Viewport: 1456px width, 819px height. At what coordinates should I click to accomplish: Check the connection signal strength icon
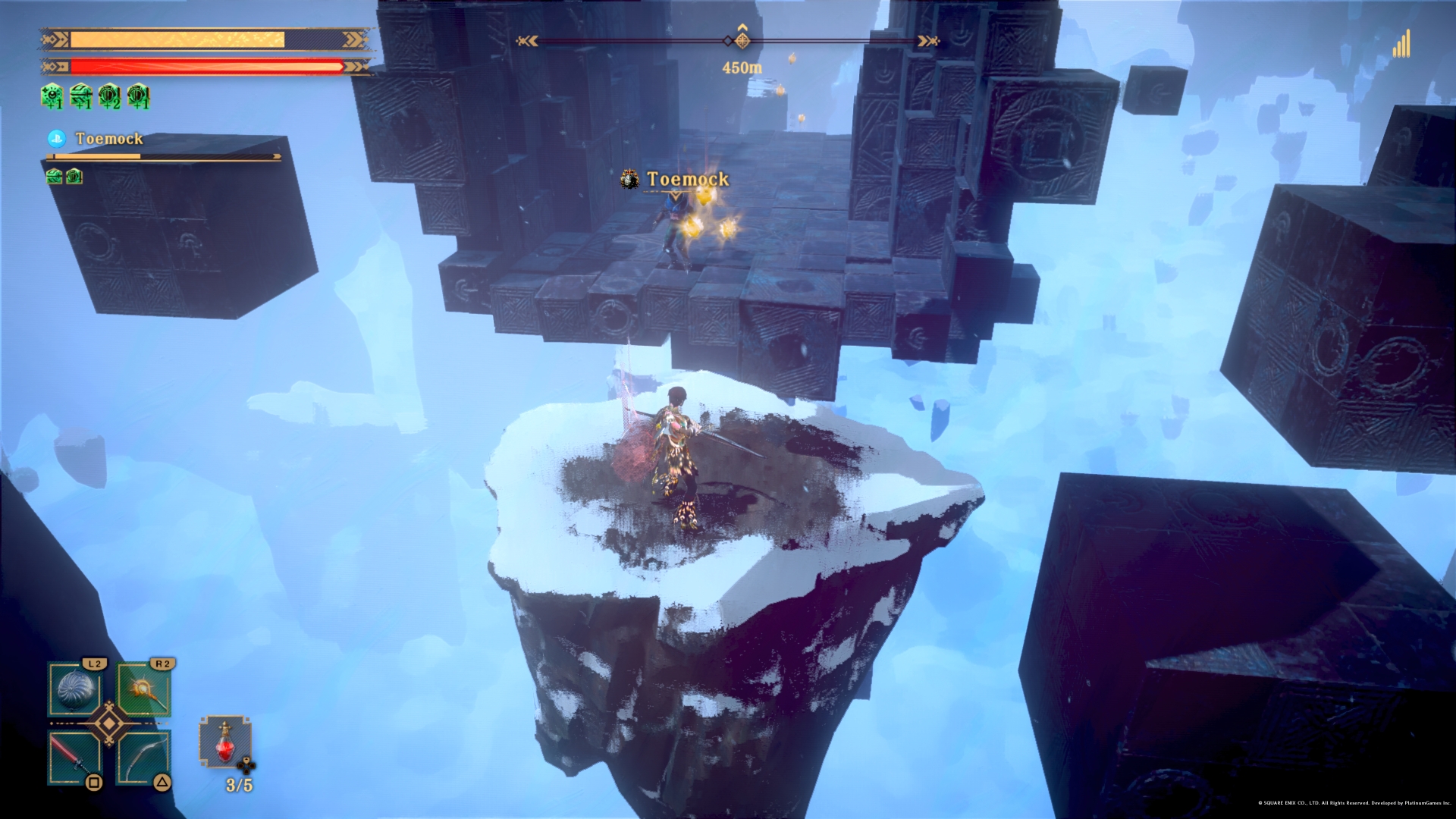pos(1401,44)
